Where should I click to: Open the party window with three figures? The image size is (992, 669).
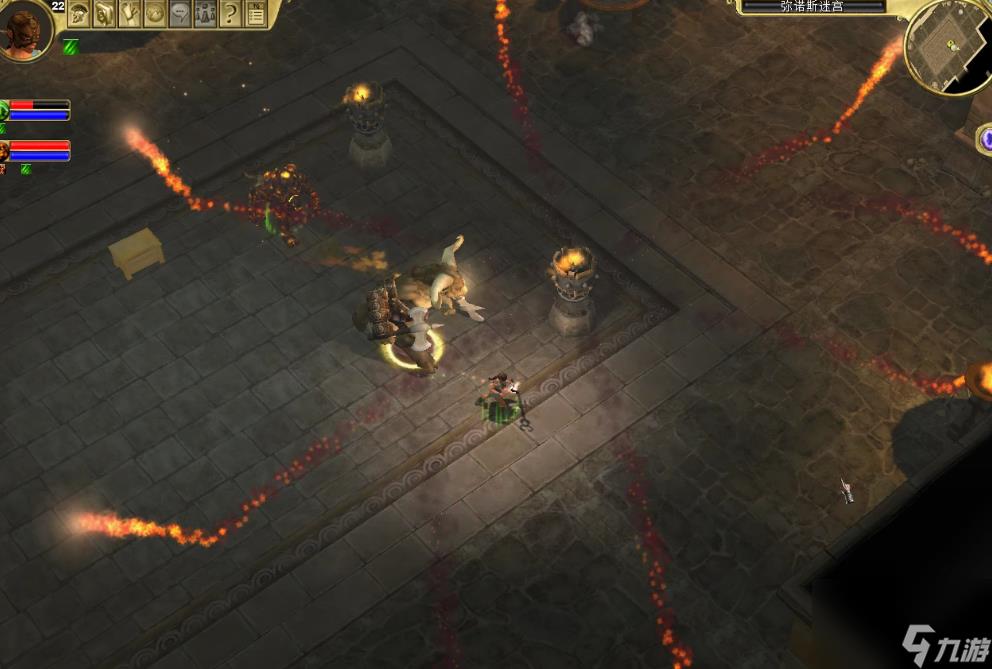pyautogui.click(x=205, y=13)
